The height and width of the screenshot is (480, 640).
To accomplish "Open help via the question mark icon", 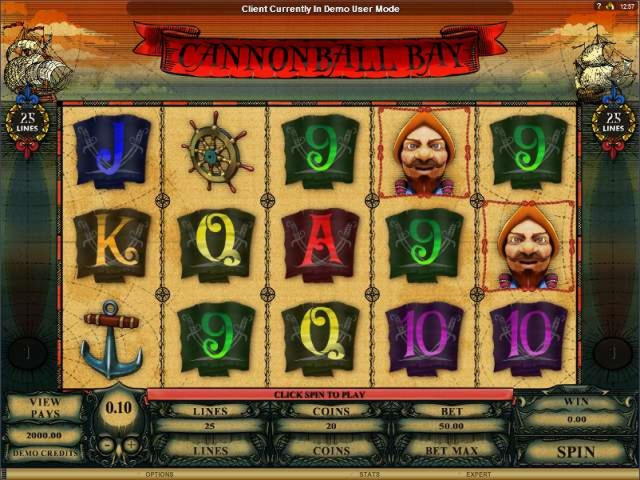I will 599,6.
